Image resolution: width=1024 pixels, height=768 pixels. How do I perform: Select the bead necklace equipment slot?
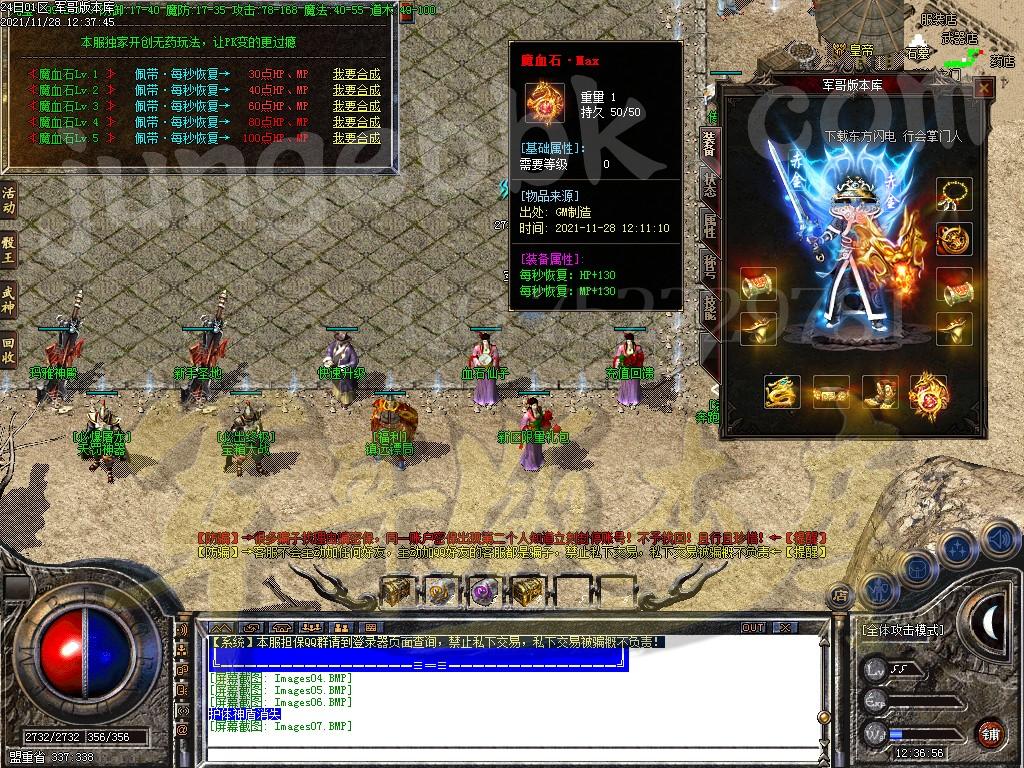pyautogui.click(x=955, y=194)
